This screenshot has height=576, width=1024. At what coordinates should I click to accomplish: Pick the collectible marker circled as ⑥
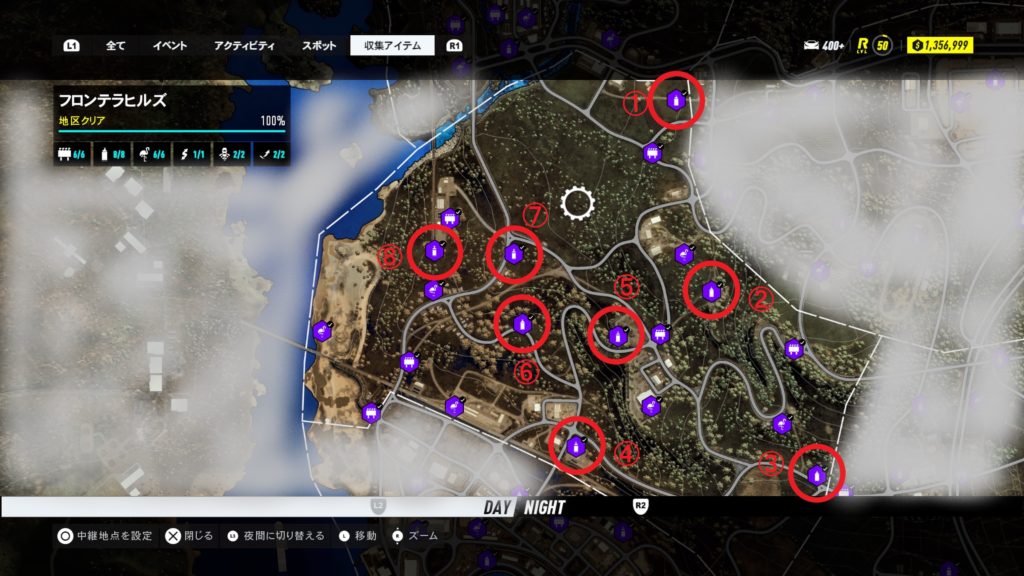point(521,324)
